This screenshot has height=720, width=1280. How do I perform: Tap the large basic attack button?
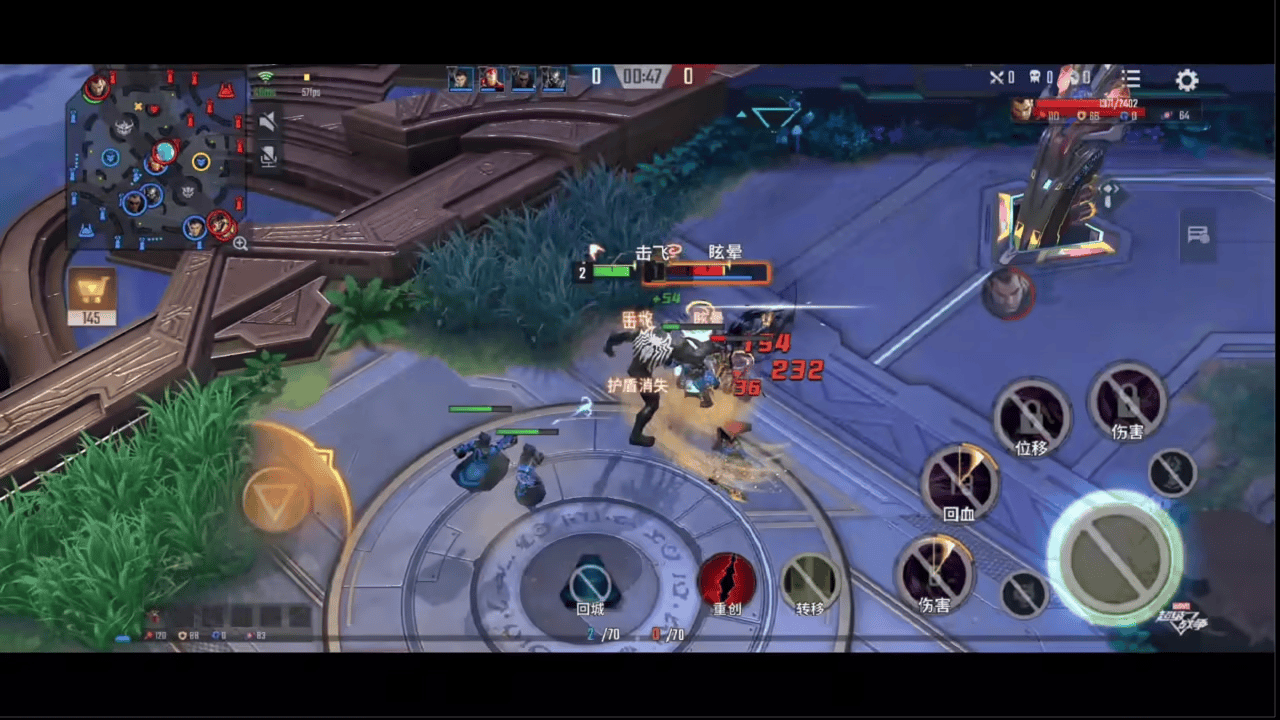1115,557
